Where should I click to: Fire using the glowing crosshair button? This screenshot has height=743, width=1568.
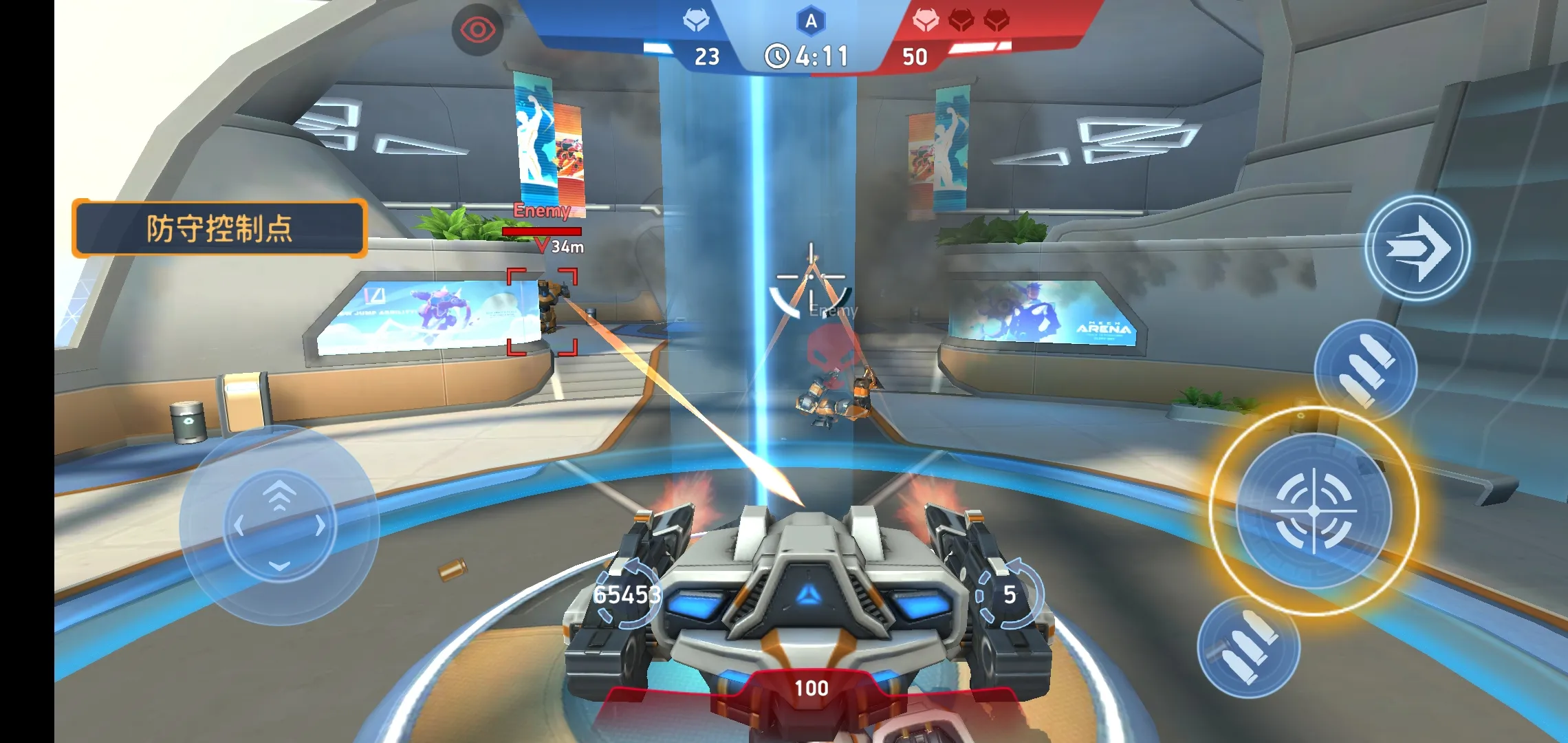pos(1314,511)
